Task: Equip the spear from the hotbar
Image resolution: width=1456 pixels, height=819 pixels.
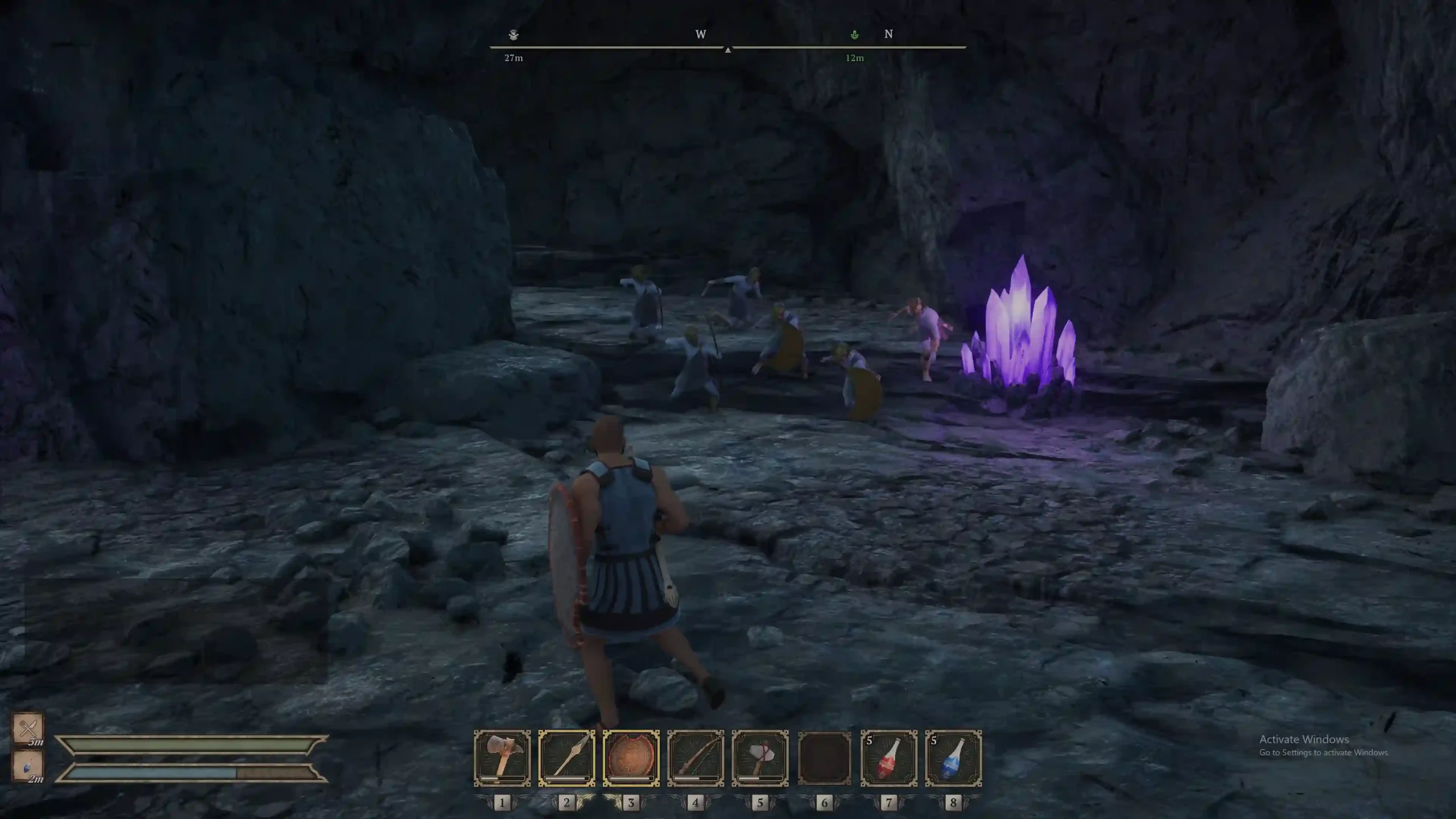Action: point(566,758)
